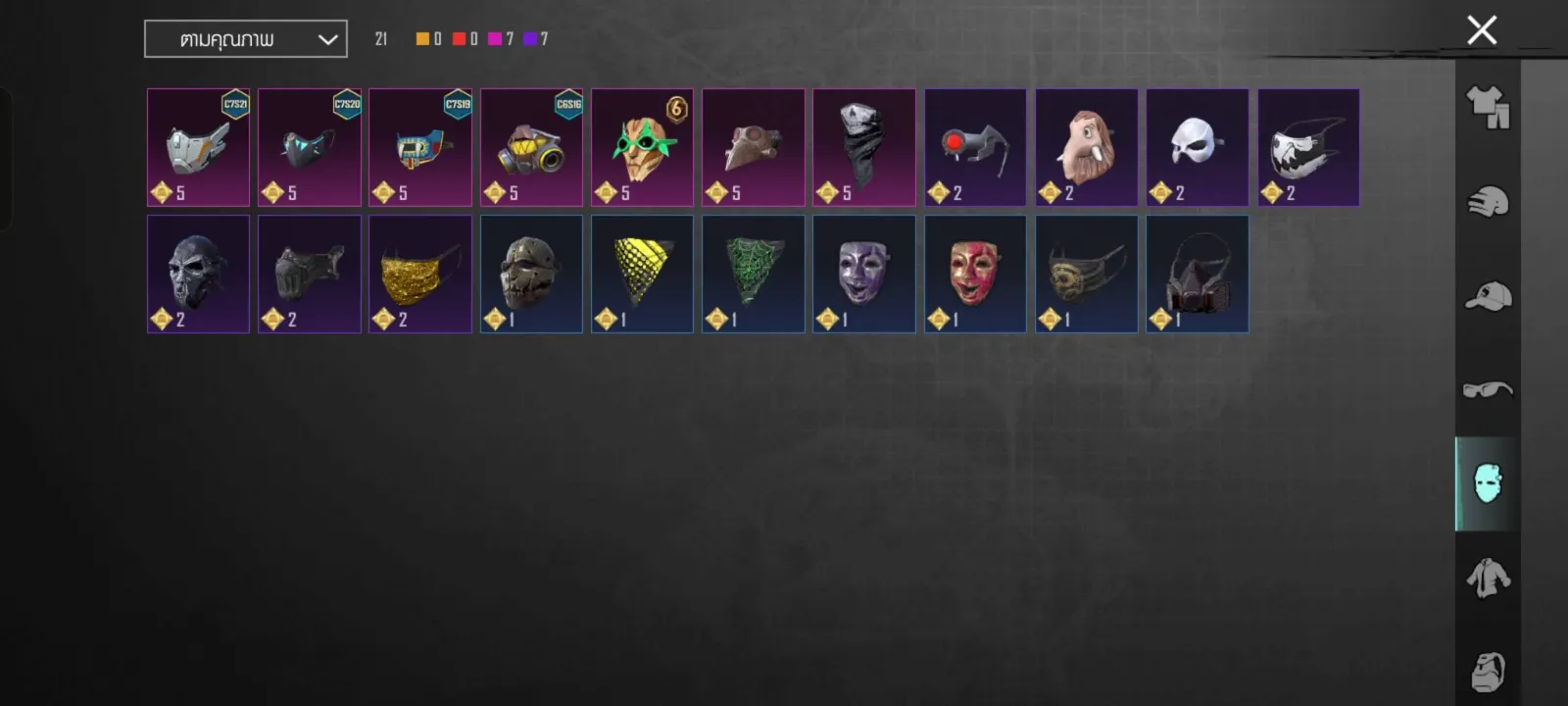1568x706 pixels.
Task: Select the red-lens eyepiece mask
Action: click(975, 148)
